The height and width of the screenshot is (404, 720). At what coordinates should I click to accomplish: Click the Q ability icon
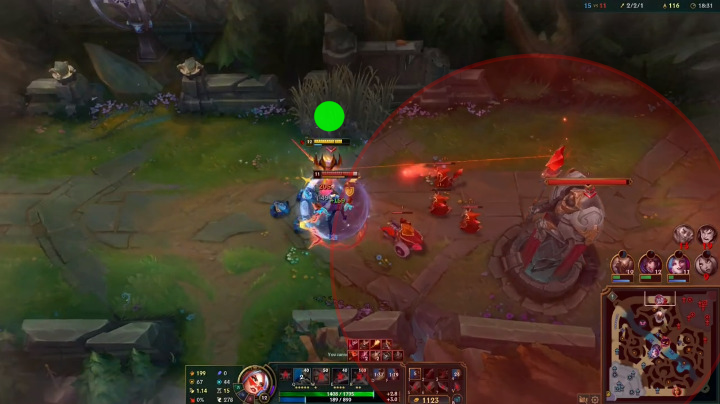pos(302,377)
